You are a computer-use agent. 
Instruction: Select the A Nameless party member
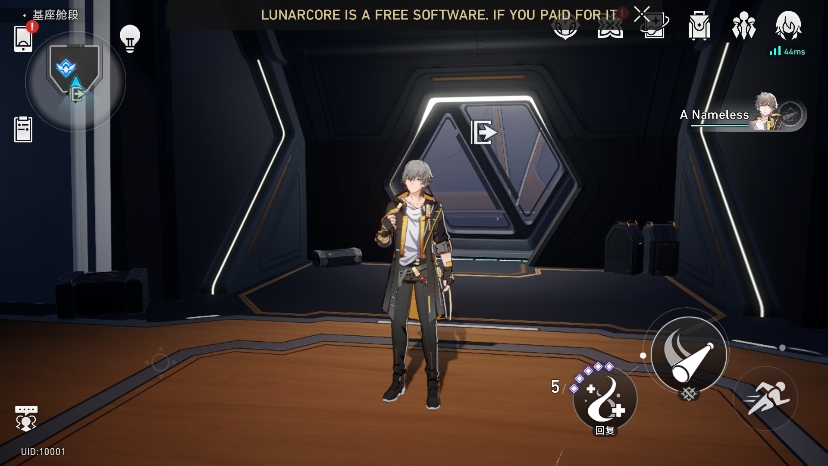coord(742,115)
